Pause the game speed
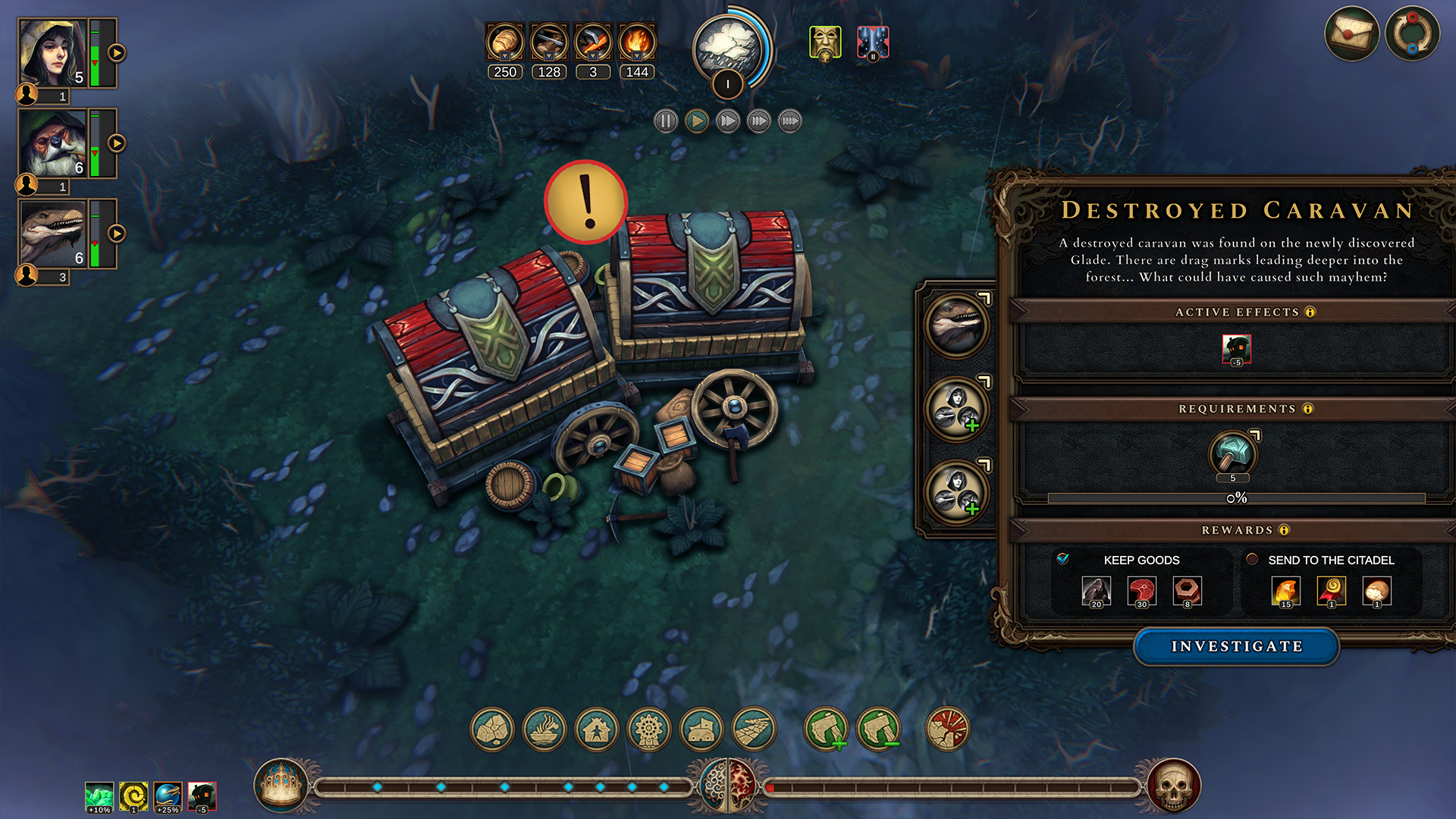The image size is (1456, 819). click(665, 121)
